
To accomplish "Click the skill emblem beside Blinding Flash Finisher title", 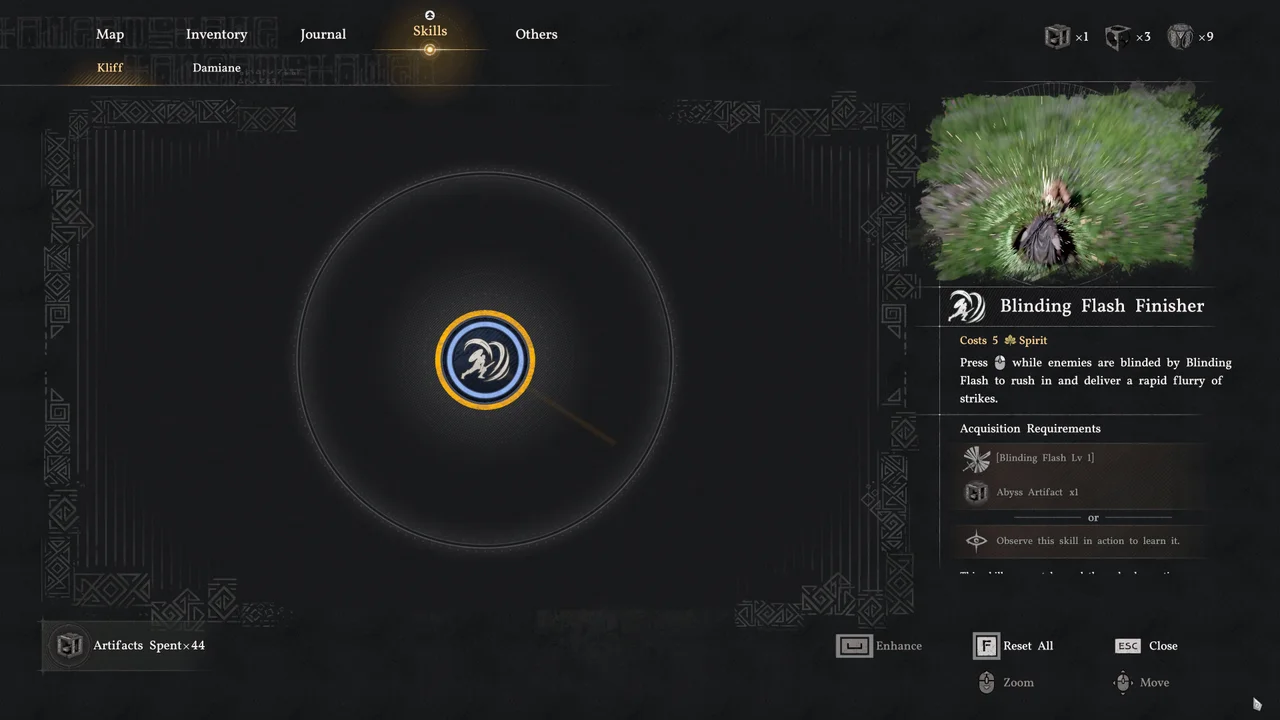I will [966, 306].
